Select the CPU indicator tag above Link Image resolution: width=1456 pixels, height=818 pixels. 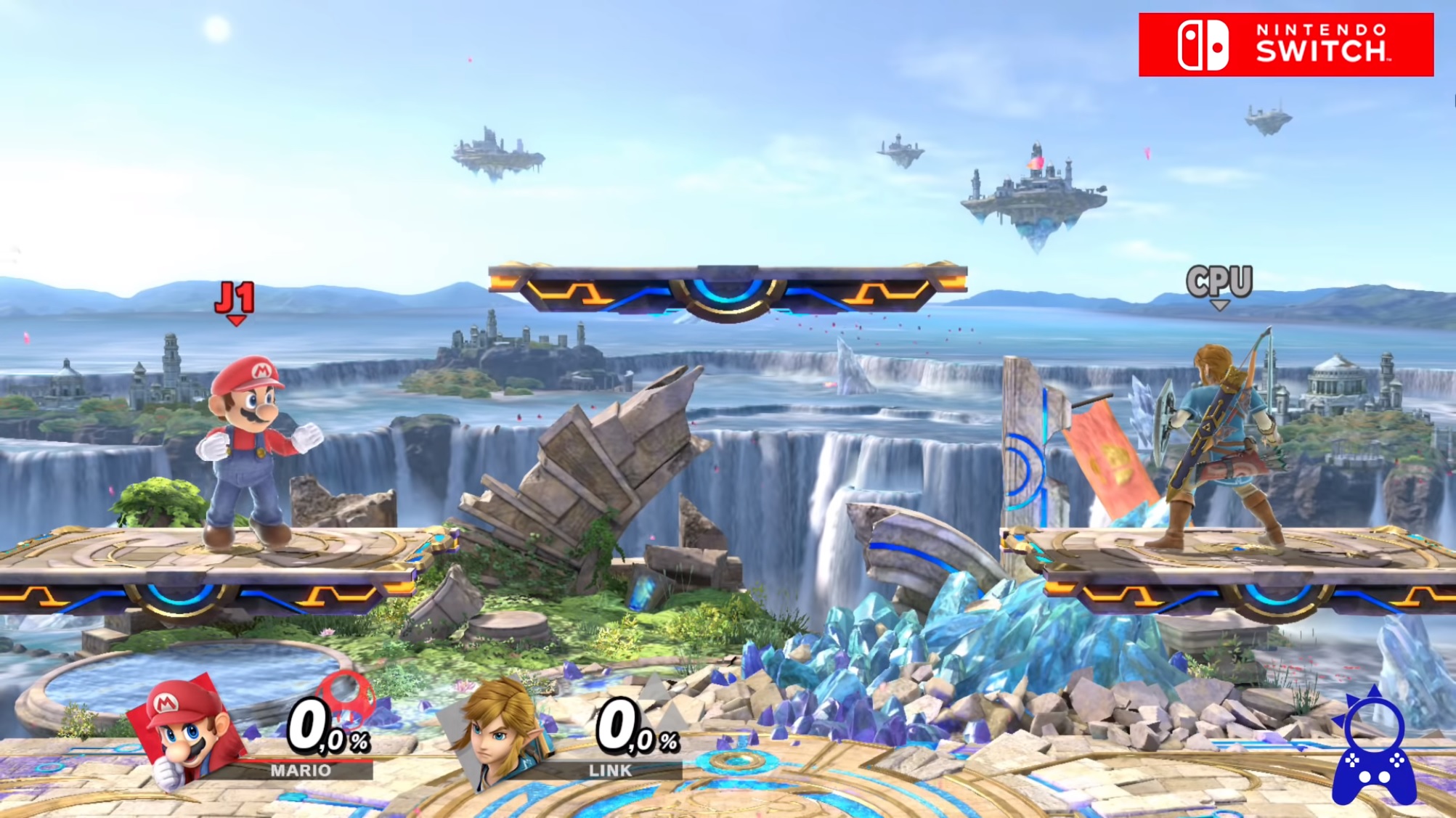click(x=1219, y=283)
